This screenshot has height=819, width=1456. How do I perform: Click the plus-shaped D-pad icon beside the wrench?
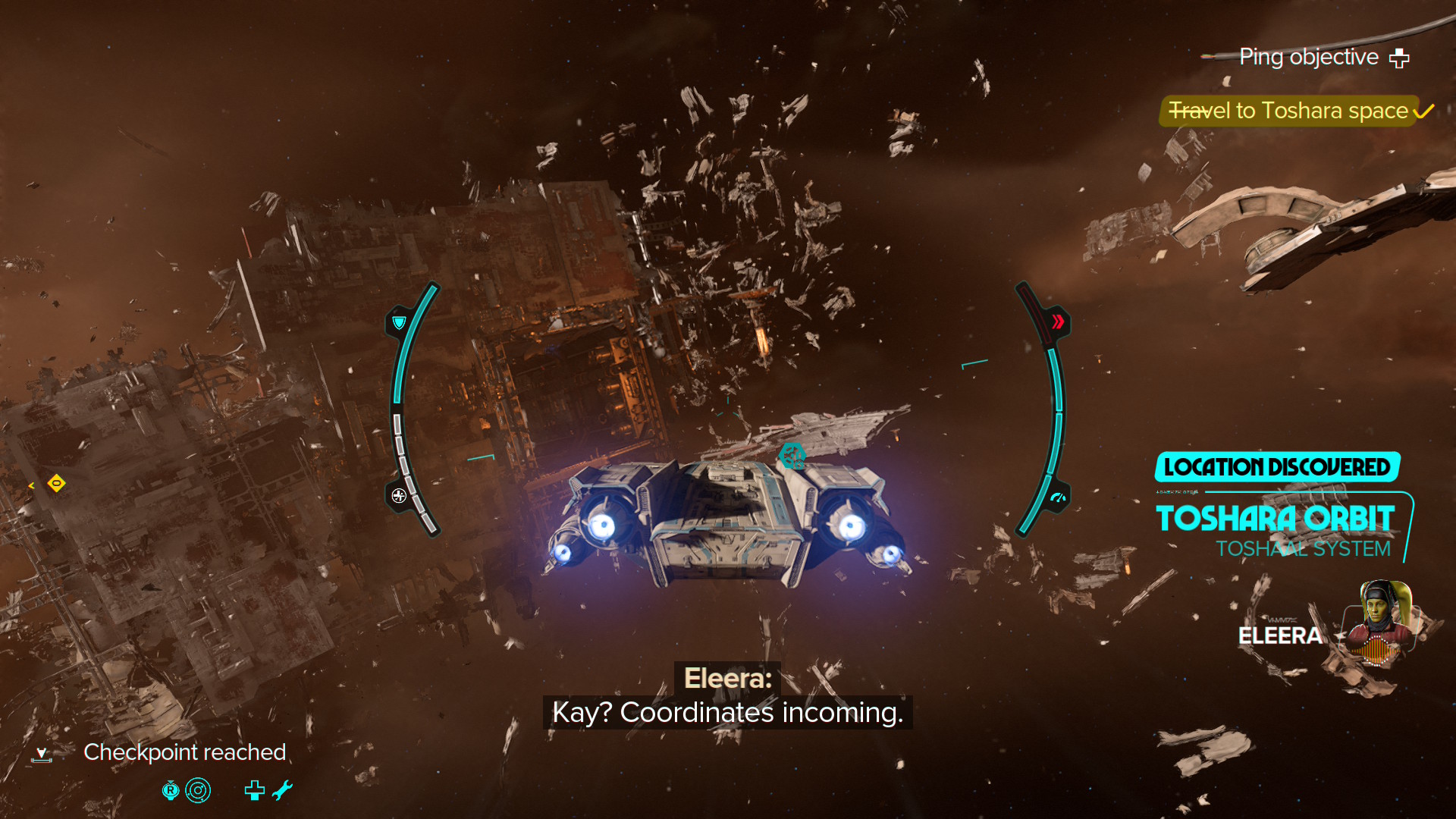tap(255, 790)
